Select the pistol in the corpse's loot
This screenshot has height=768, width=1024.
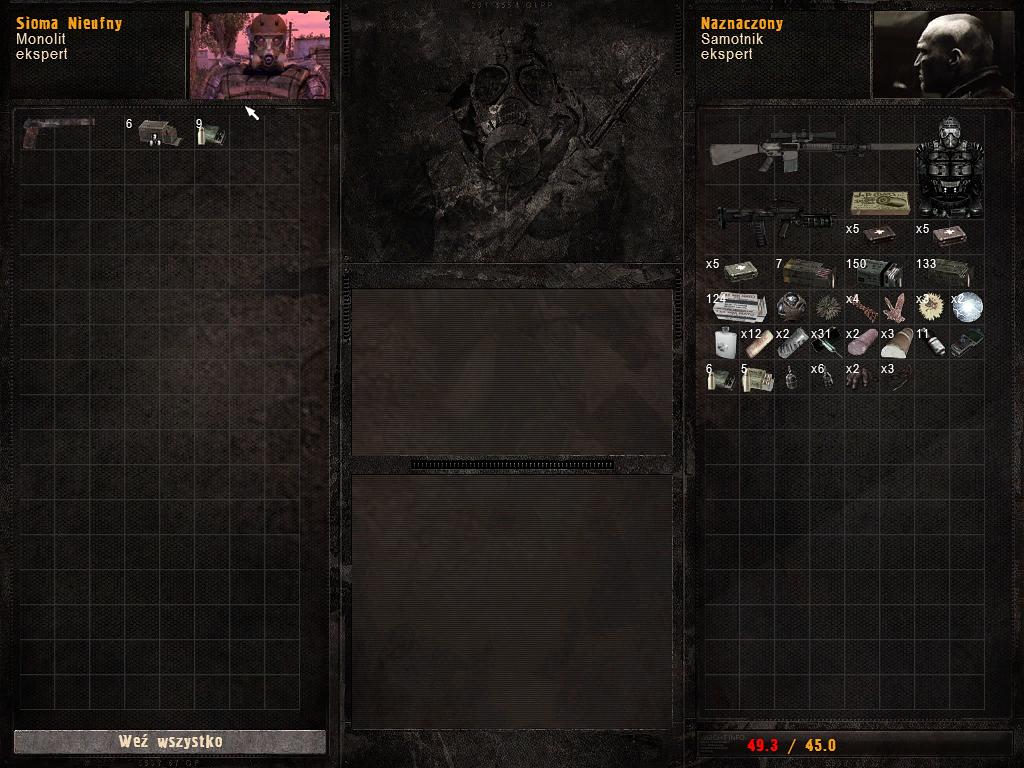[58, 132]
